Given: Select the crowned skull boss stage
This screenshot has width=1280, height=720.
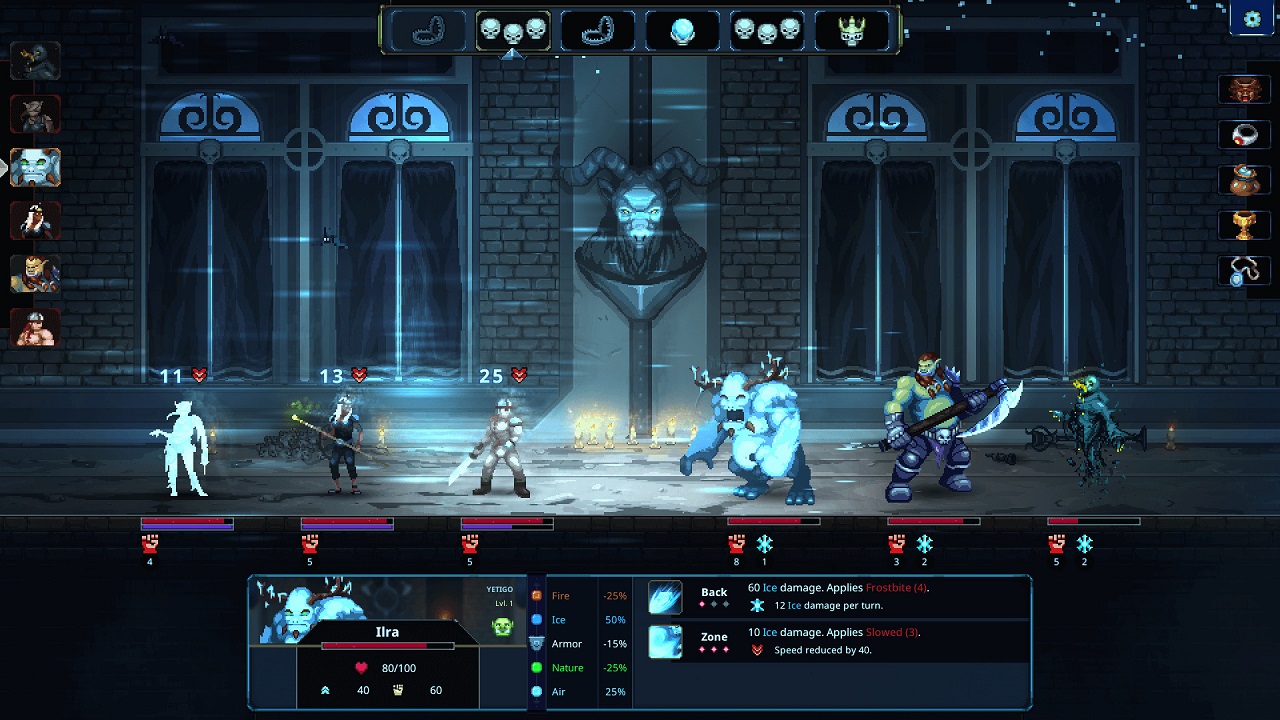Looking at the screenshot, I should [851, 31].
